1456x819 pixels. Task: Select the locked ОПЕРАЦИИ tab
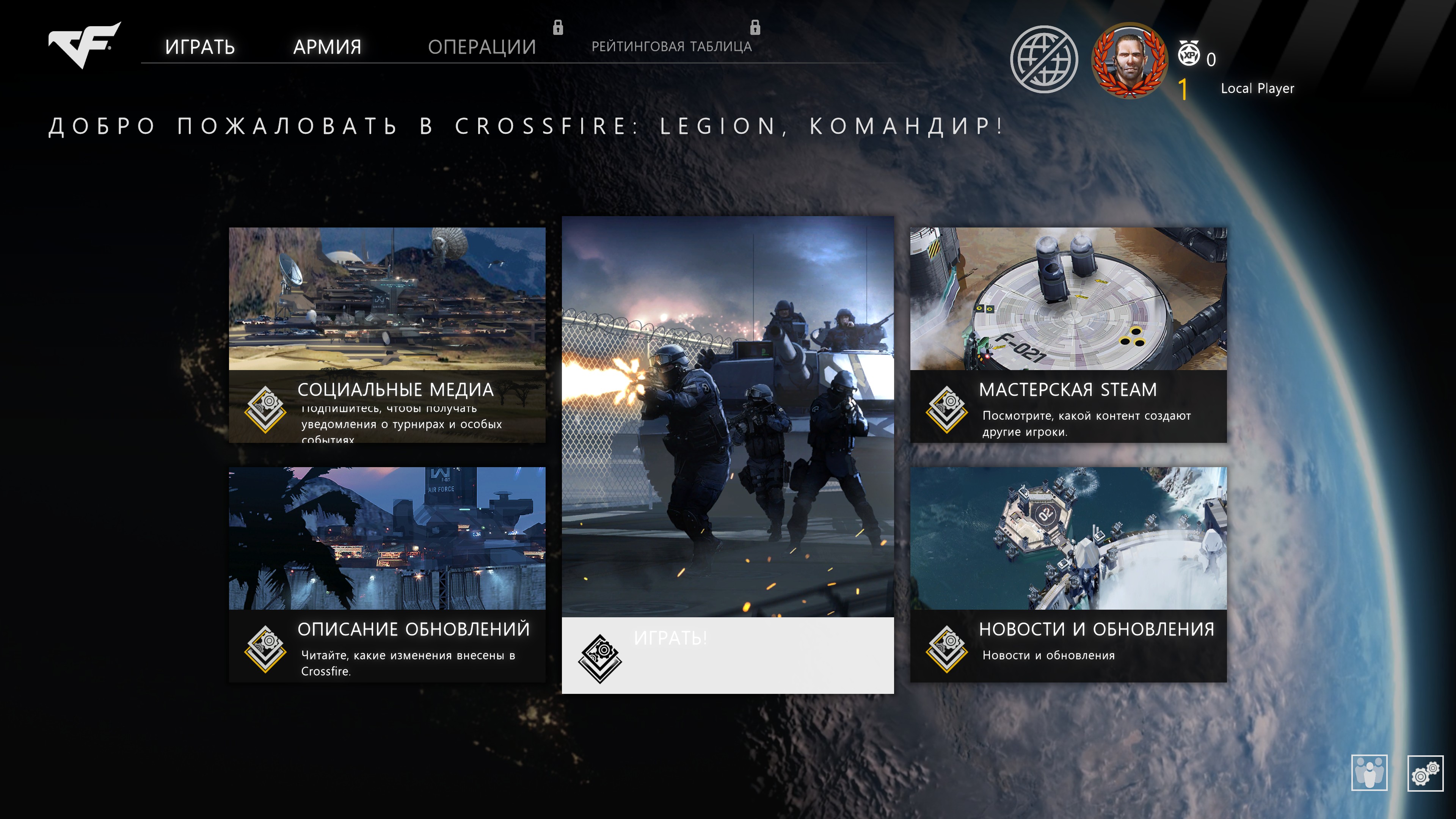482,47
